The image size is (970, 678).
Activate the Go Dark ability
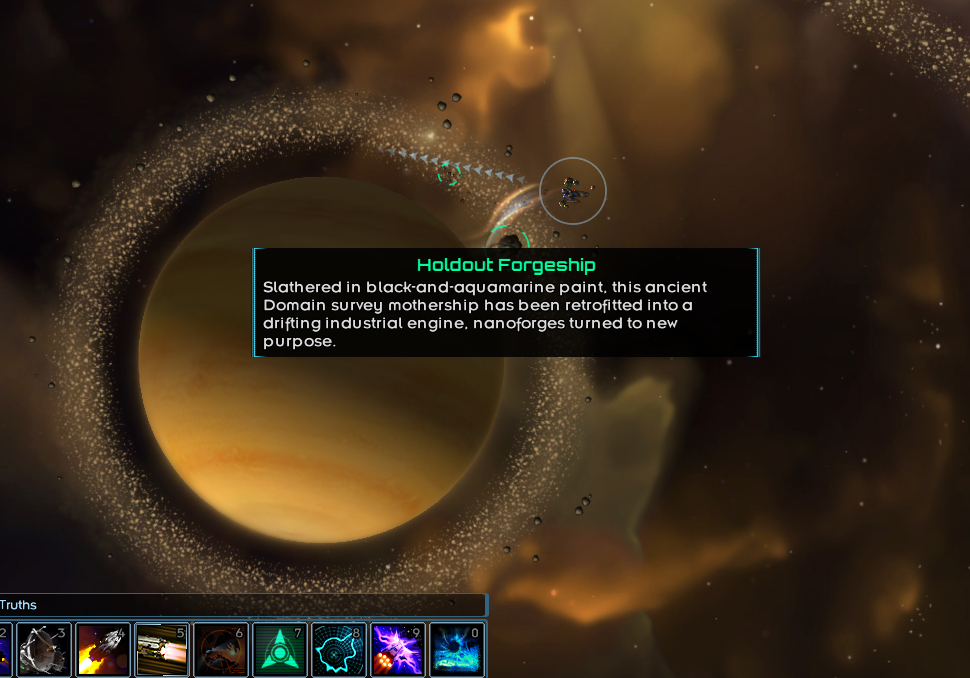pos(220,649)
